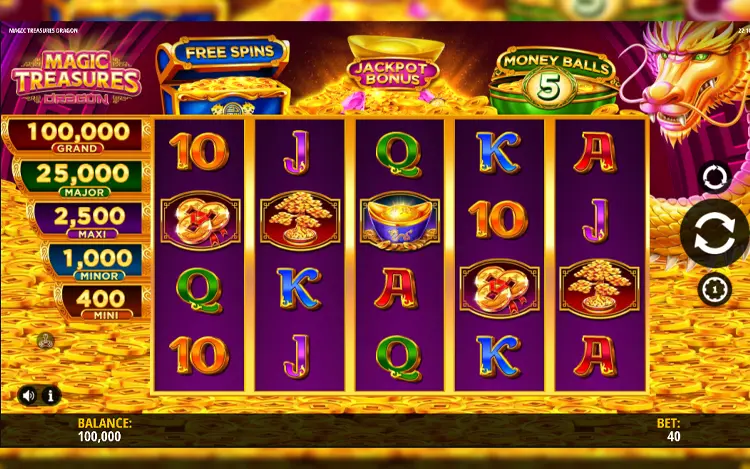Viewport: 750px width, 469px height.
Task: Open bet settings via the coin chip icon
Action: coord(715,289)
